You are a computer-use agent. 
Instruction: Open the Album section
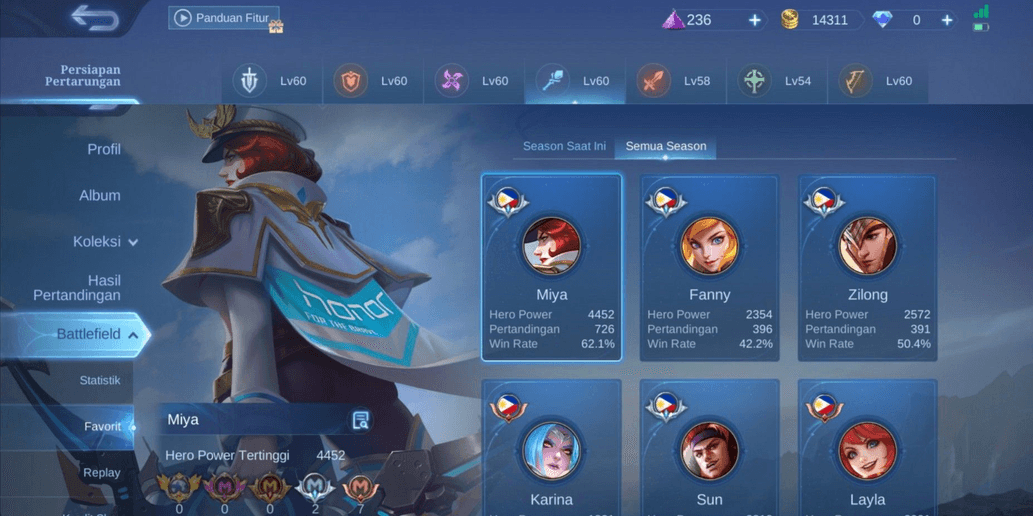click(x=100, y=195)
